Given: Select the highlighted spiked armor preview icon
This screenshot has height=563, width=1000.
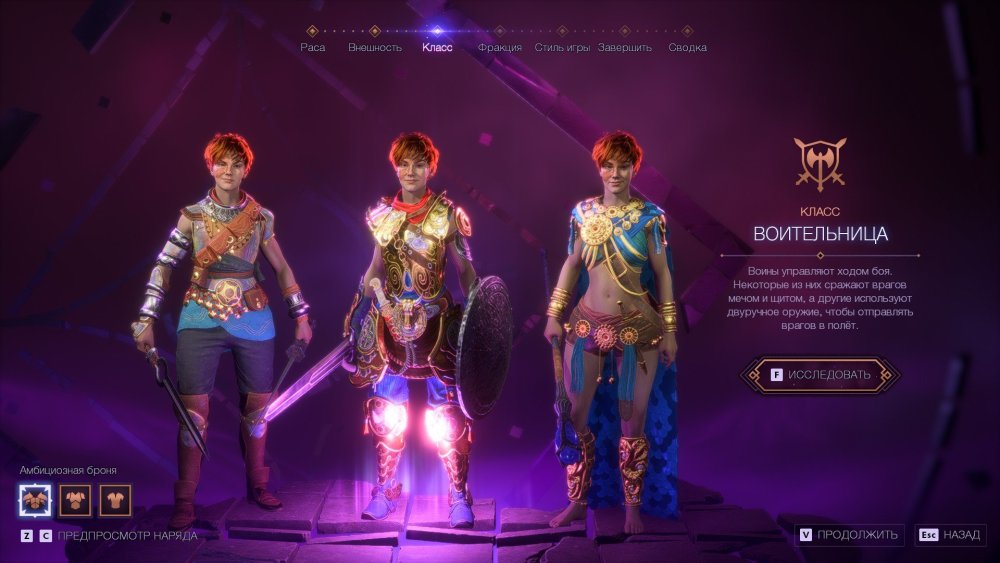Looking at the screenshot, I should tap(35, 499).
